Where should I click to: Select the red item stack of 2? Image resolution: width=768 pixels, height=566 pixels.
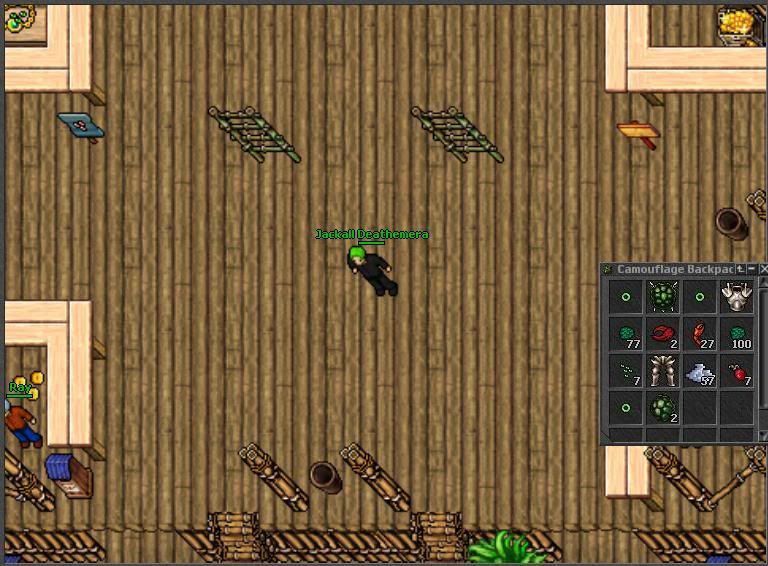(x=662, y=335)
